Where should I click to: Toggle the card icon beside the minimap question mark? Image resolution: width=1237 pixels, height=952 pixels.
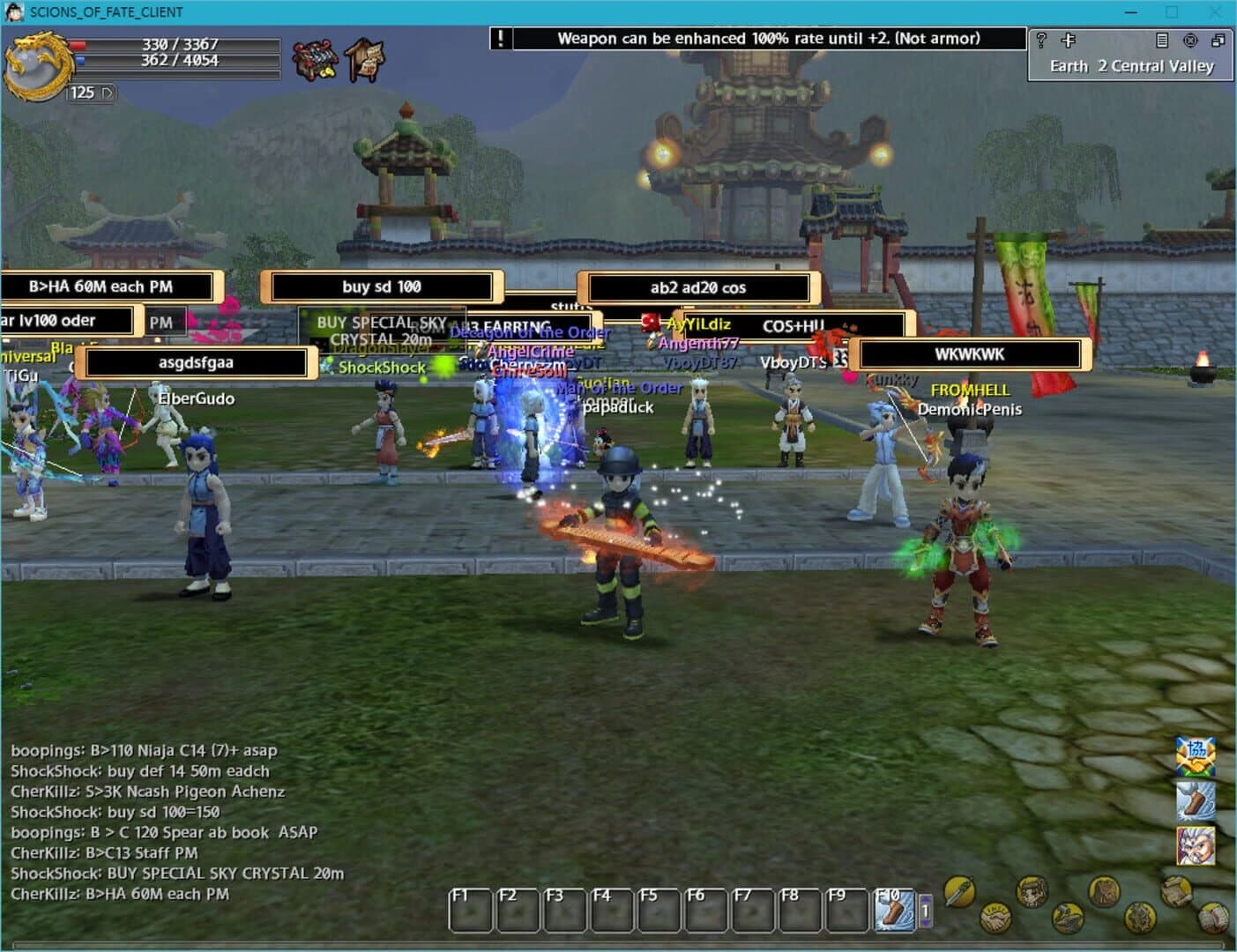point(1069,40)
